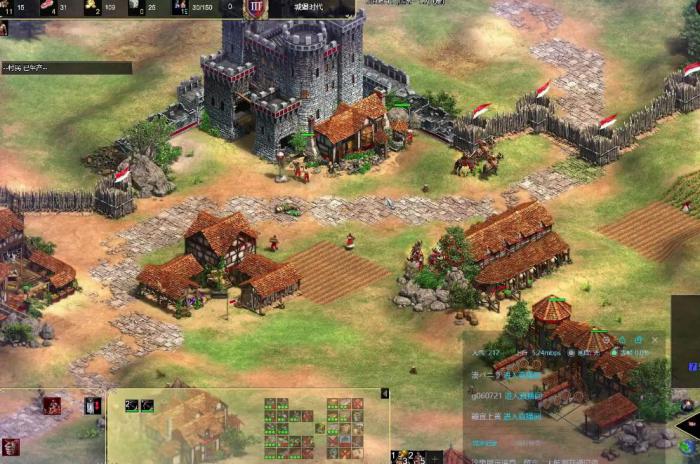
Task: Select the control group 2 badge
Action: 410,457
